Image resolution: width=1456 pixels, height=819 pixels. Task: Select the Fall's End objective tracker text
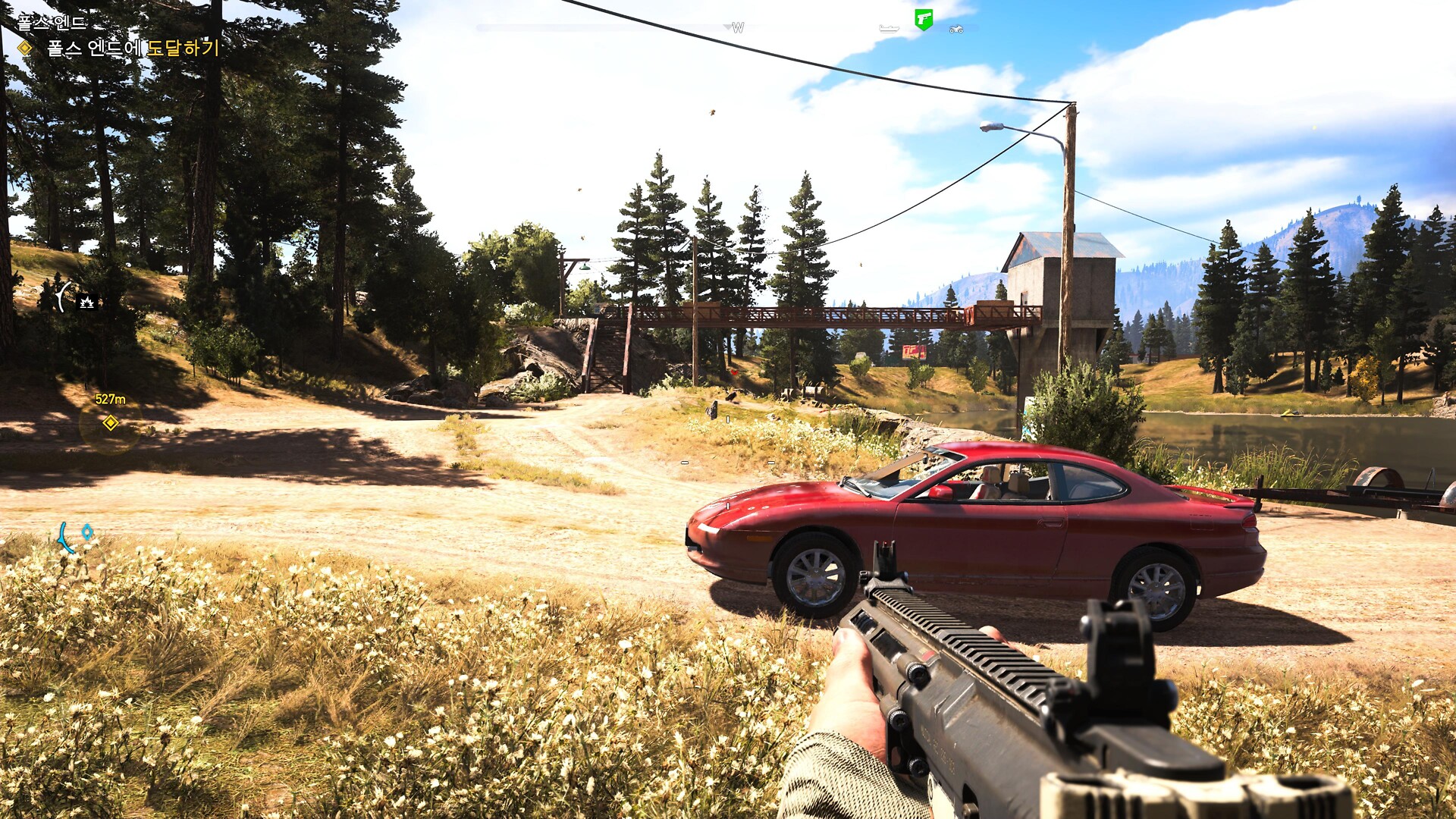point(133,49)
